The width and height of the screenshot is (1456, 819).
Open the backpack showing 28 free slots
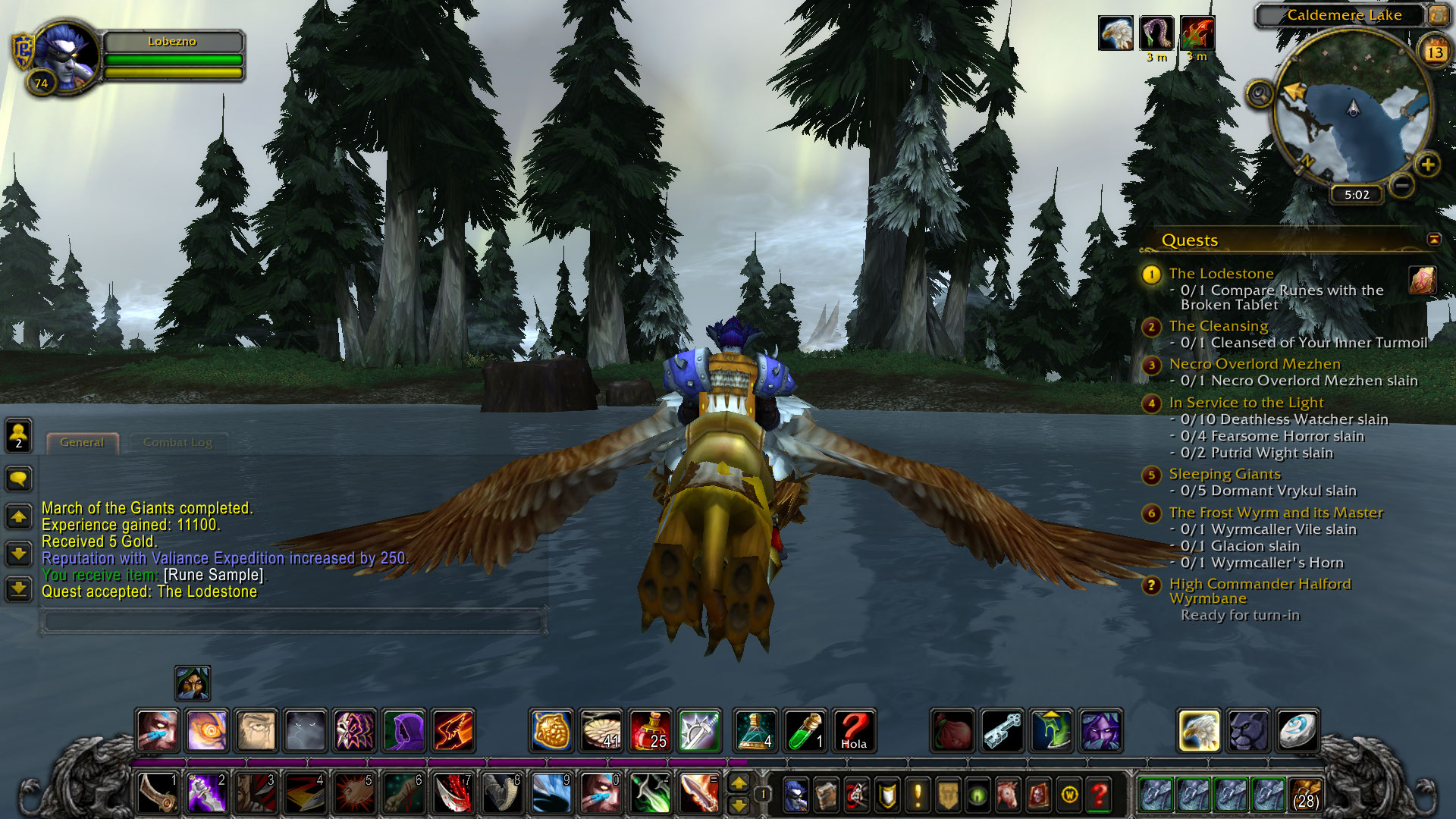coord(1304,795)
